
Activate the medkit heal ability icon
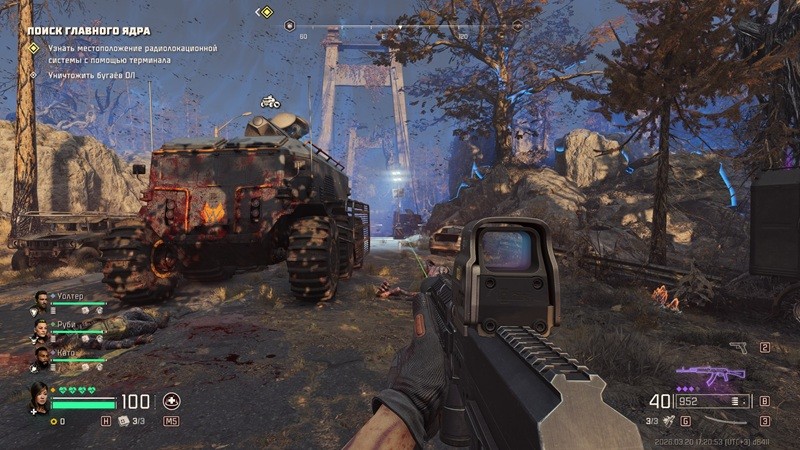(171, 401)
